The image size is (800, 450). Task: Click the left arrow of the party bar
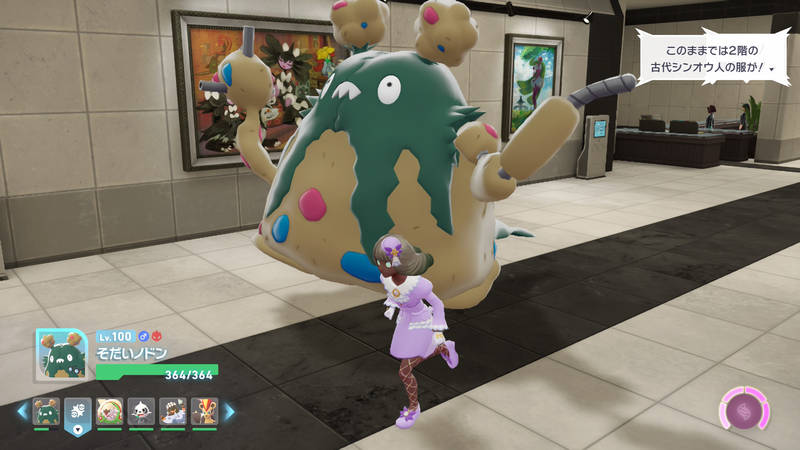click(21, 411)
